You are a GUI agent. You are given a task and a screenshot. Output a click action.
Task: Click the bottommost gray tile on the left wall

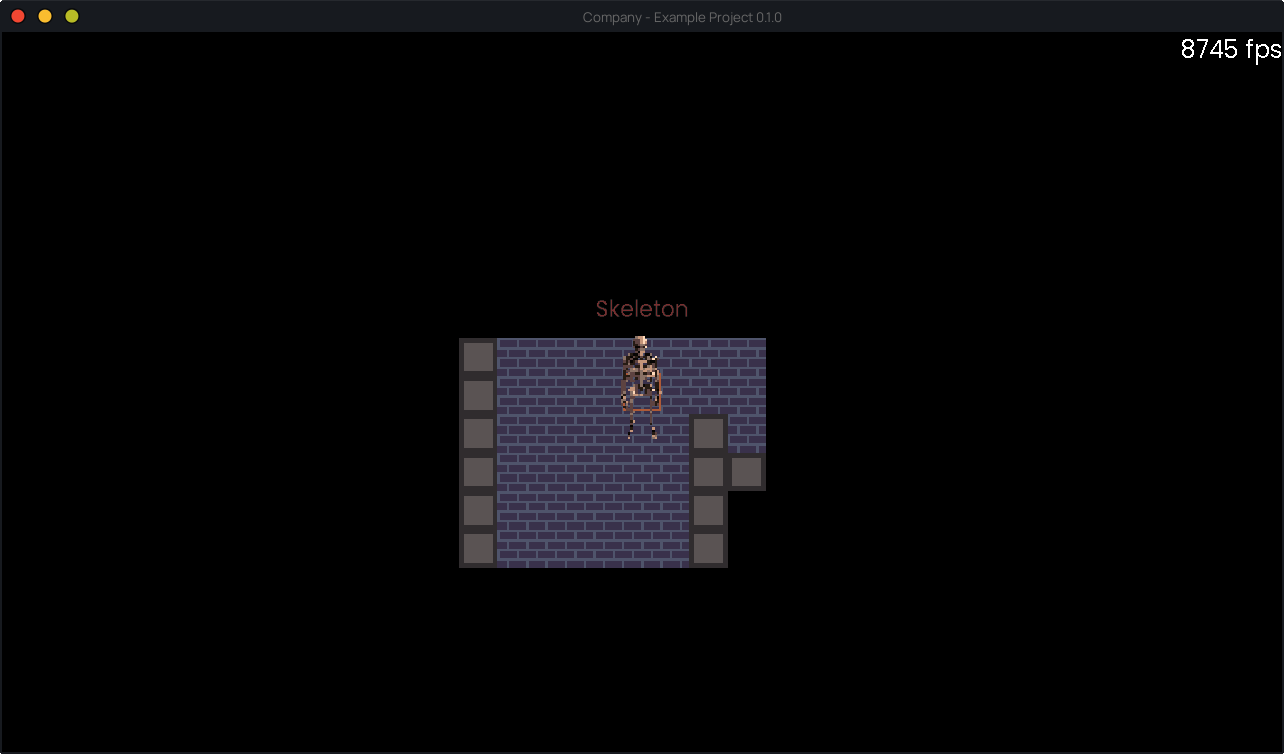(478, 548)
